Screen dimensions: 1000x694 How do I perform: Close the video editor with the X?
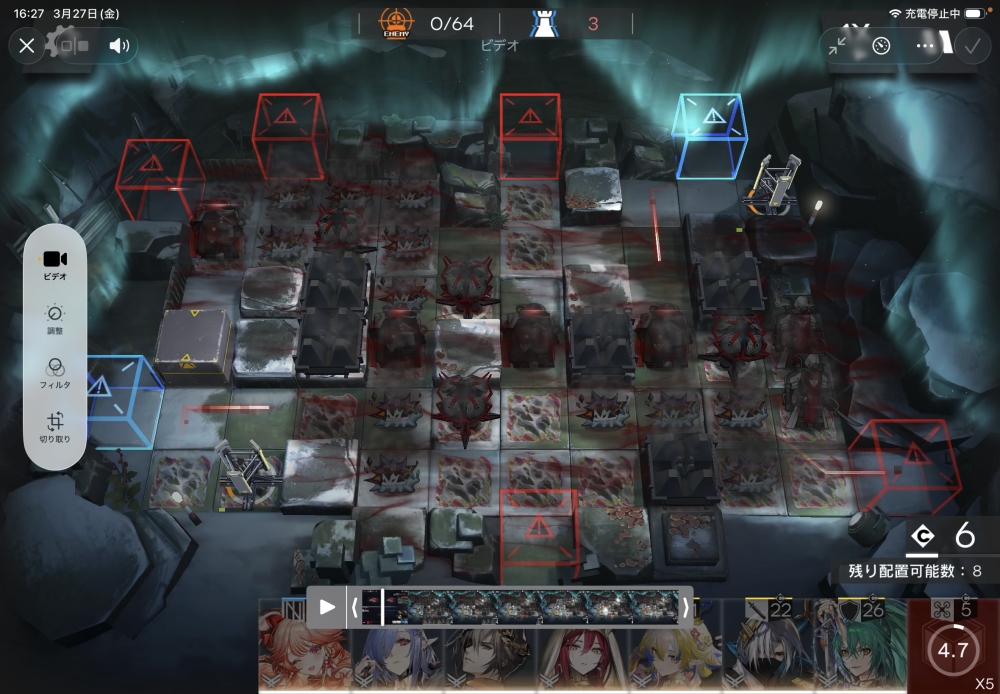point(27,45)
